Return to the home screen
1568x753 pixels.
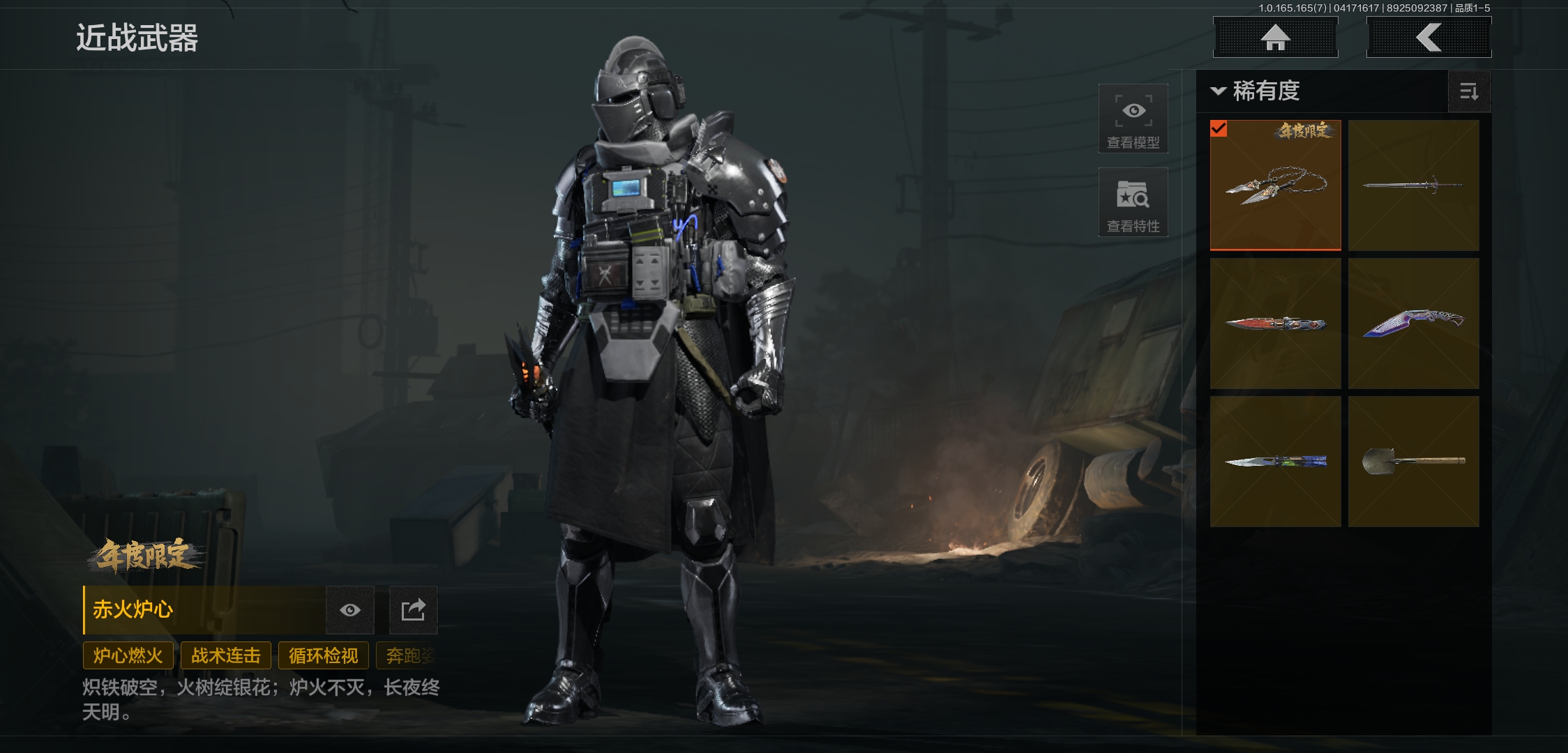(x=1275, y=38)
